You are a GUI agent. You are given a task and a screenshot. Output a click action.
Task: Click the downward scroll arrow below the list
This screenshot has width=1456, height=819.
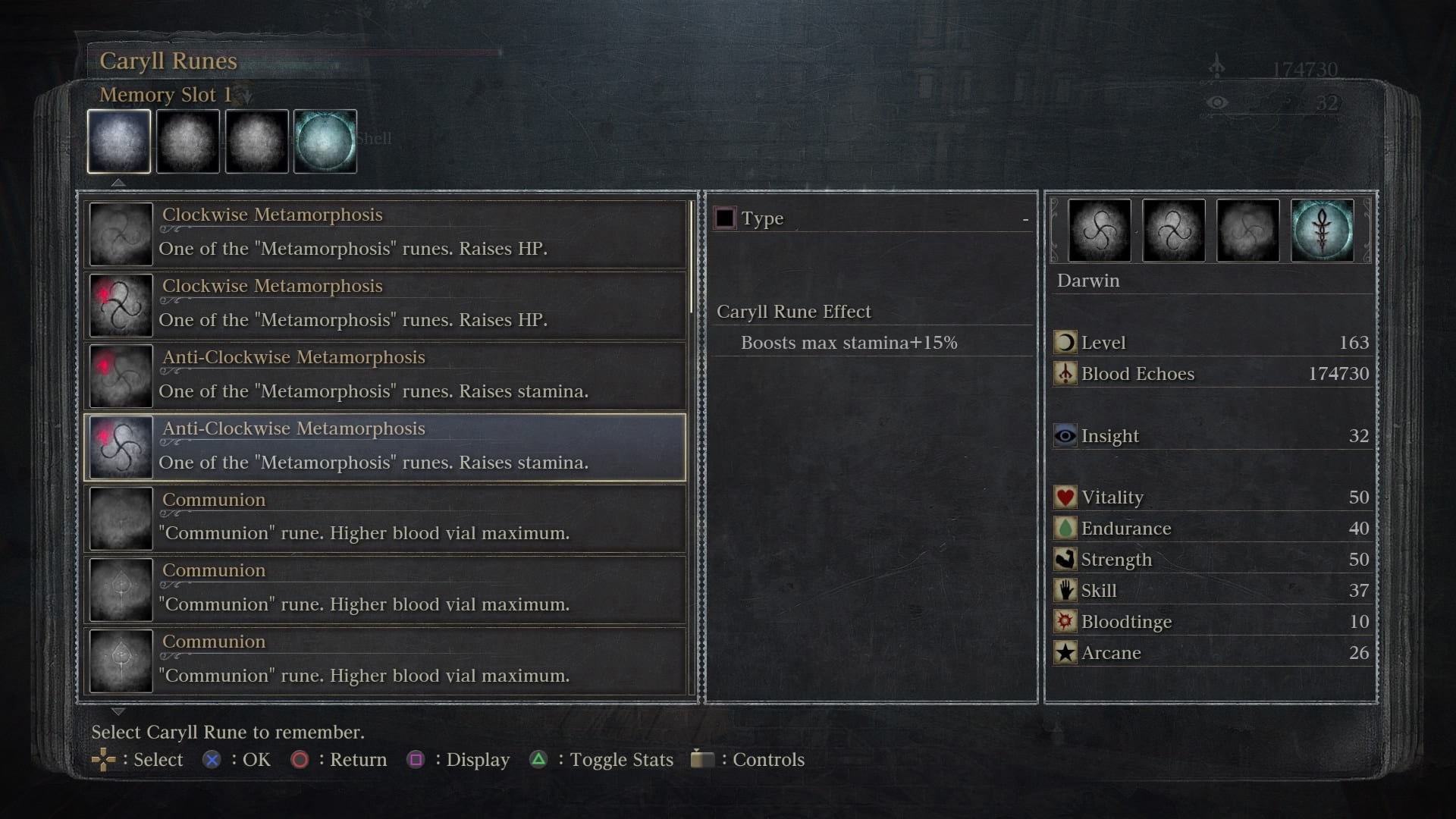pyautogui.click(x=118, y=711)
